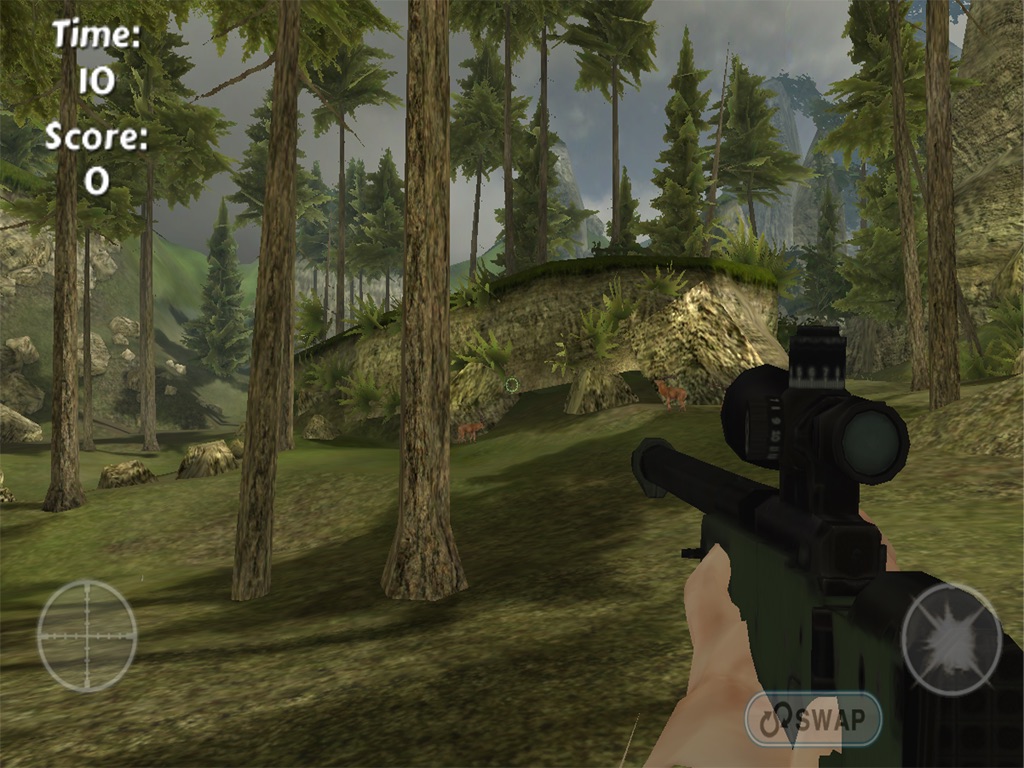1024x768 pixels.
Task: Fire the rifle with the shoot button
Action: pyautogui.click(x=951, y=639)
